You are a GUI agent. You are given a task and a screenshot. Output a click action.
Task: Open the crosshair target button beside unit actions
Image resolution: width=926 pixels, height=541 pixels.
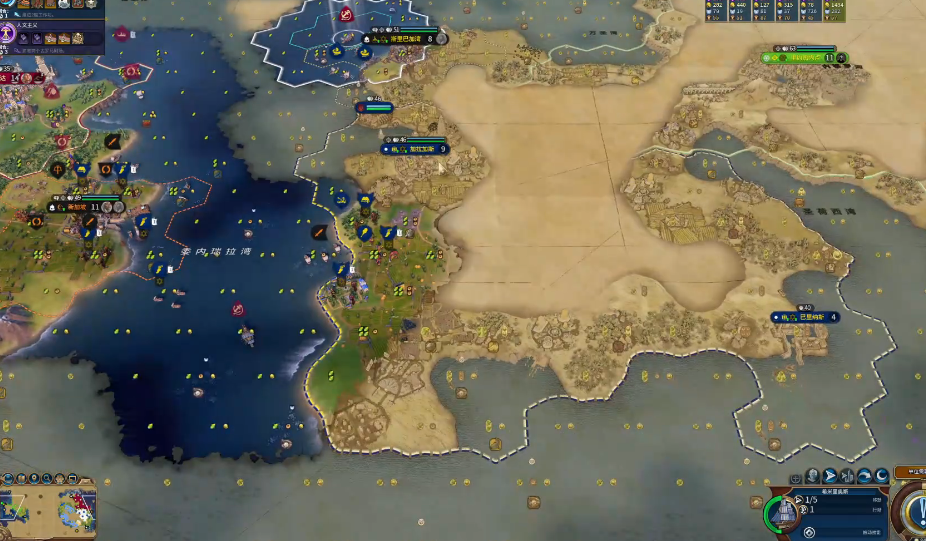796,477
